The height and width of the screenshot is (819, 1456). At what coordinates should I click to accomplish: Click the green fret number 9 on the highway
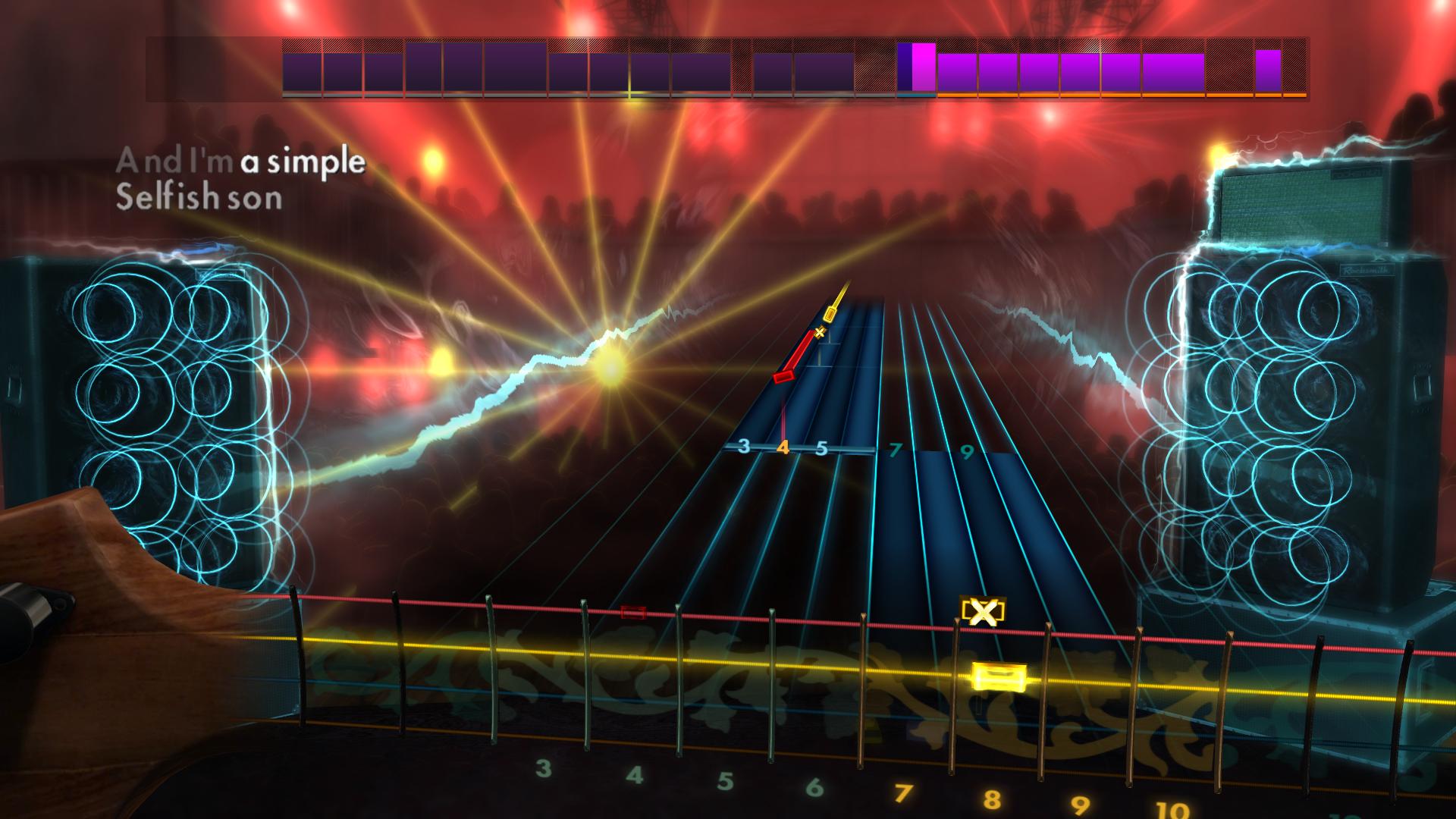[x=965, y=450]
